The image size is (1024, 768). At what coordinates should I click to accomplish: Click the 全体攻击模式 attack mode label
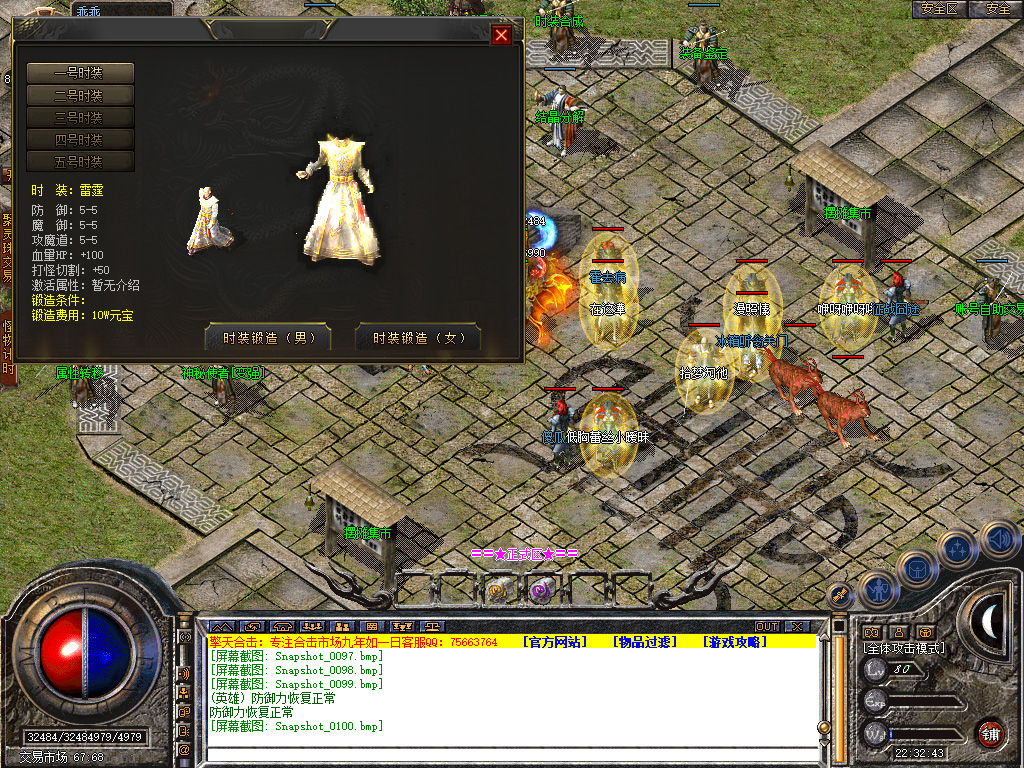coord(904,648)
